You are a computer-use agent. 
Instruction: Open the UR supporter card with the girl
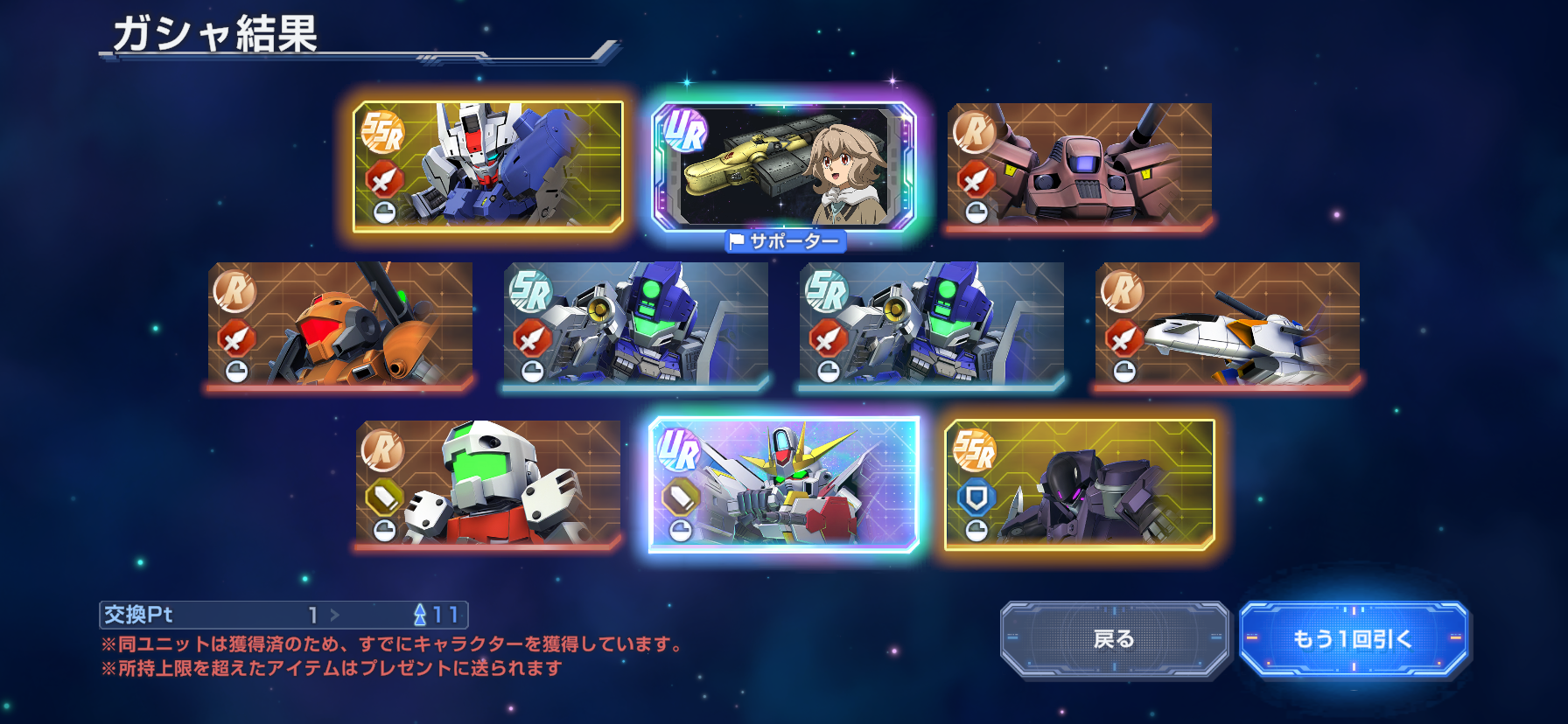click(x=784, y=166)
